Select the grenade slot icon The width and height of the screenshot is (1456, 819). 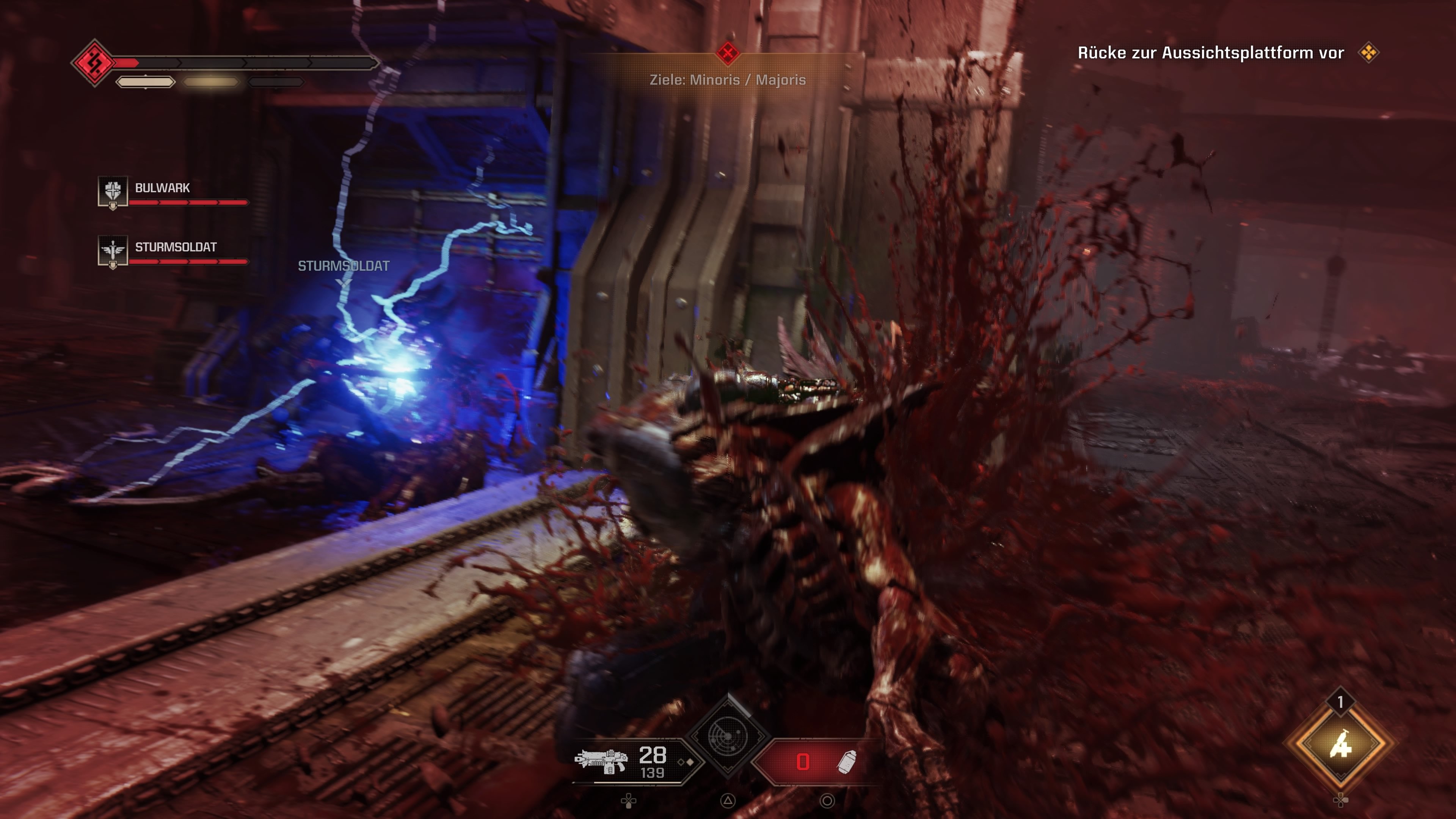coord(846,762)
